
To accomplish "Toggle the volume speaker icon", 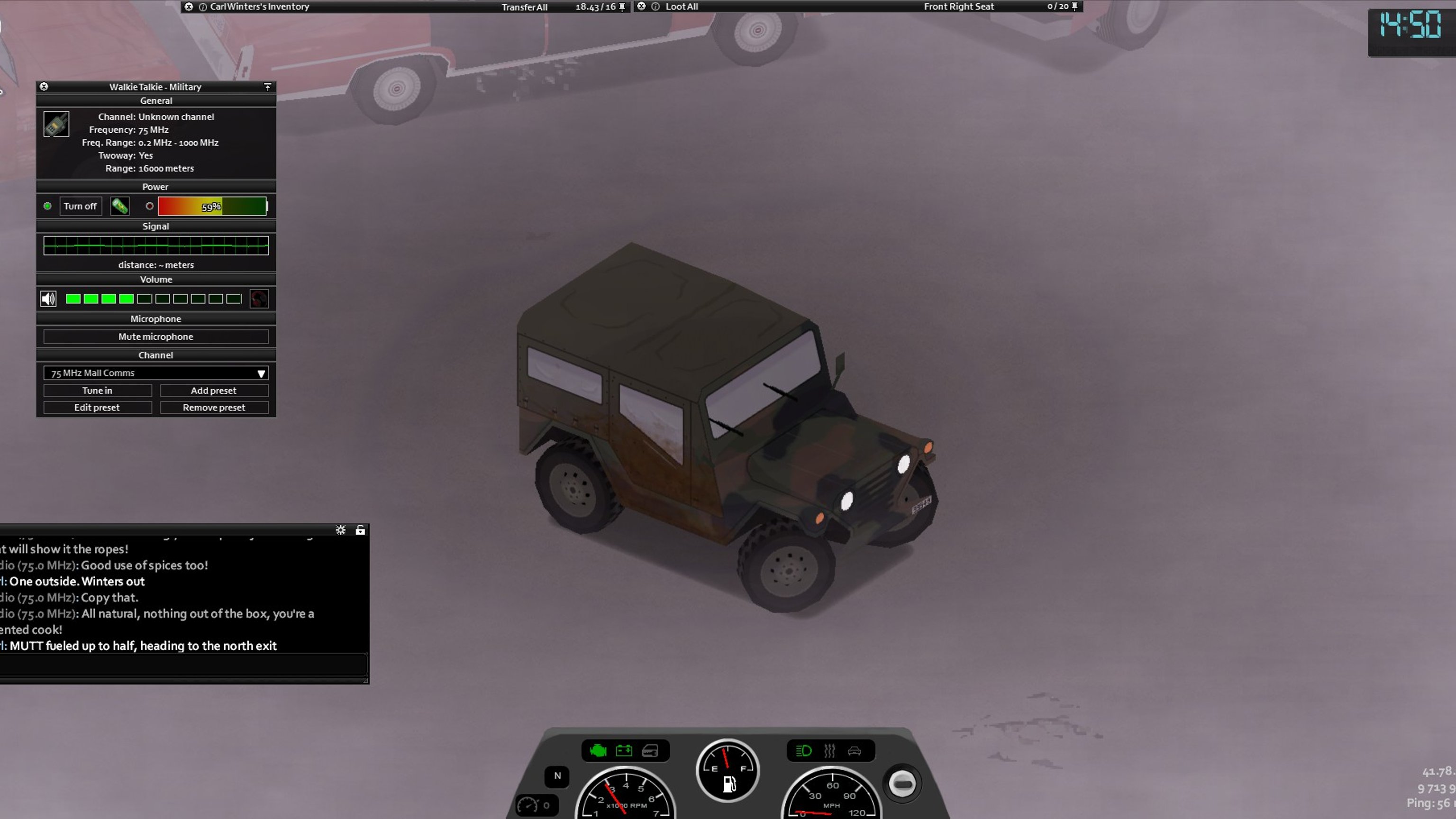I will [49, 299].
